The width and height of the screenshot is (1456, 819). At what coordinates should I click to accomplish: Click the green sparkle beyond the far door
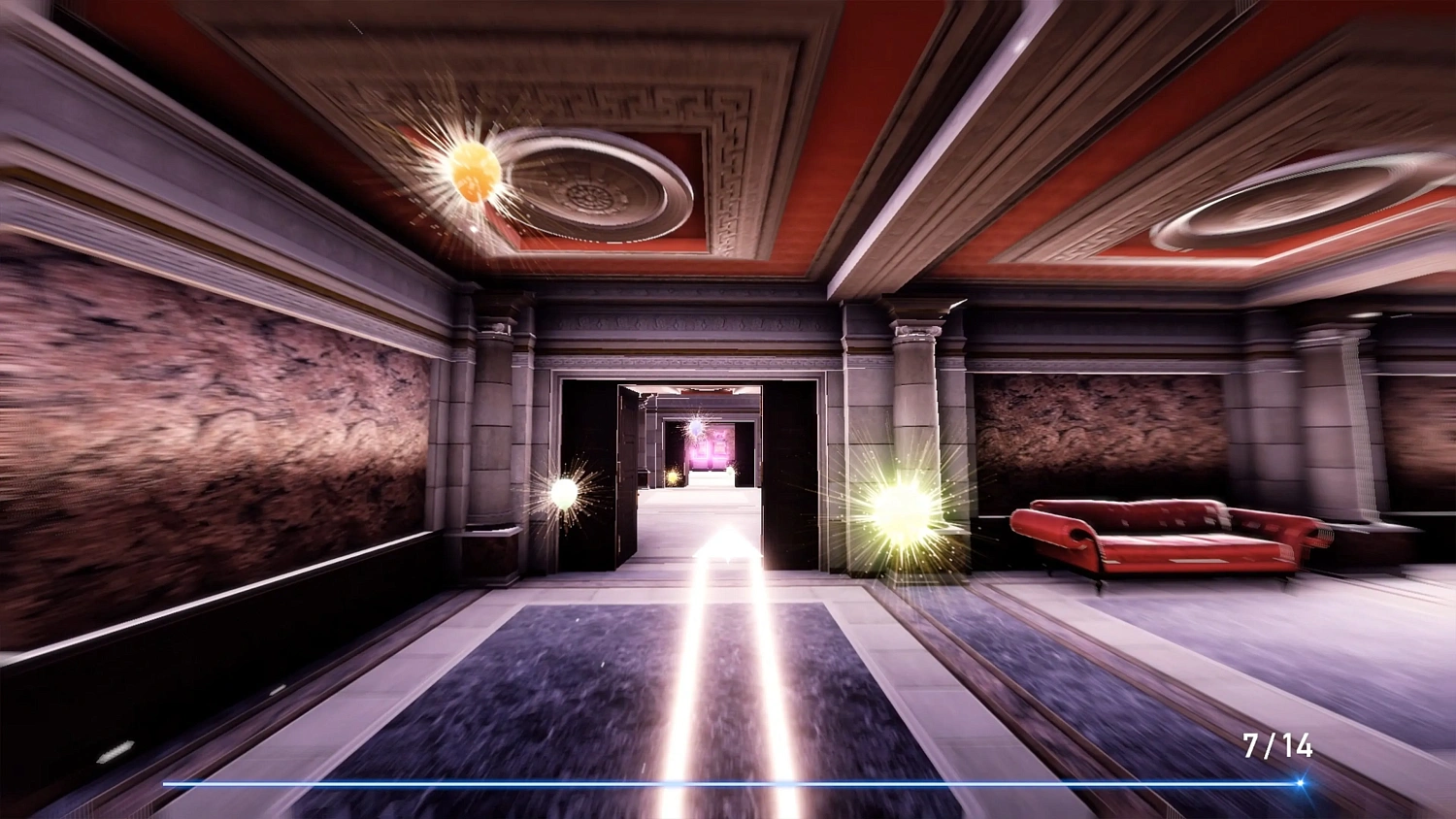pyautogui.click(x=730, y=472)
